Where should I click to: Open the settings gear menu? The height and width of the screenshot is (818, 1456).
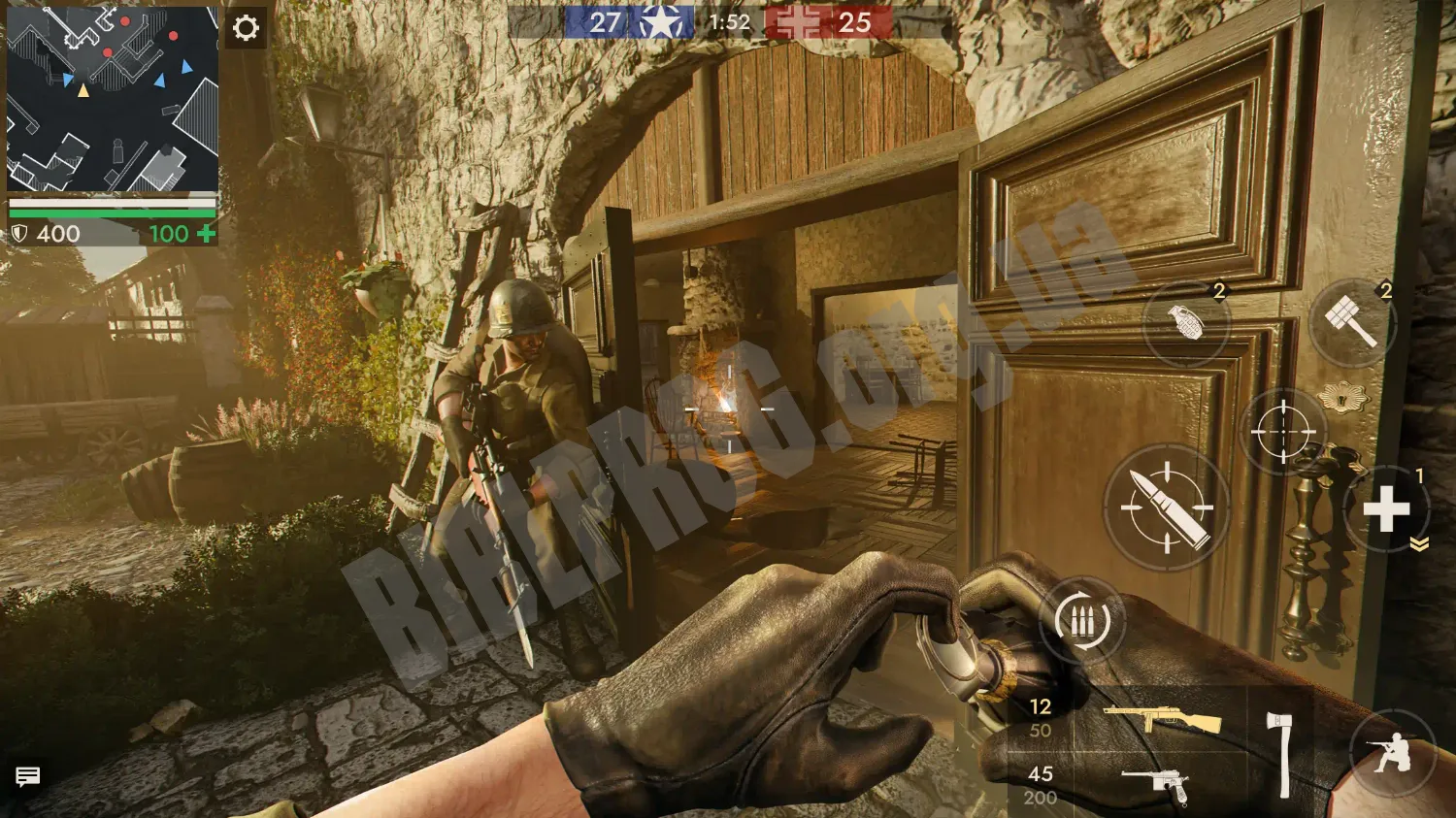pyautogui.click(x=246, y=28)
